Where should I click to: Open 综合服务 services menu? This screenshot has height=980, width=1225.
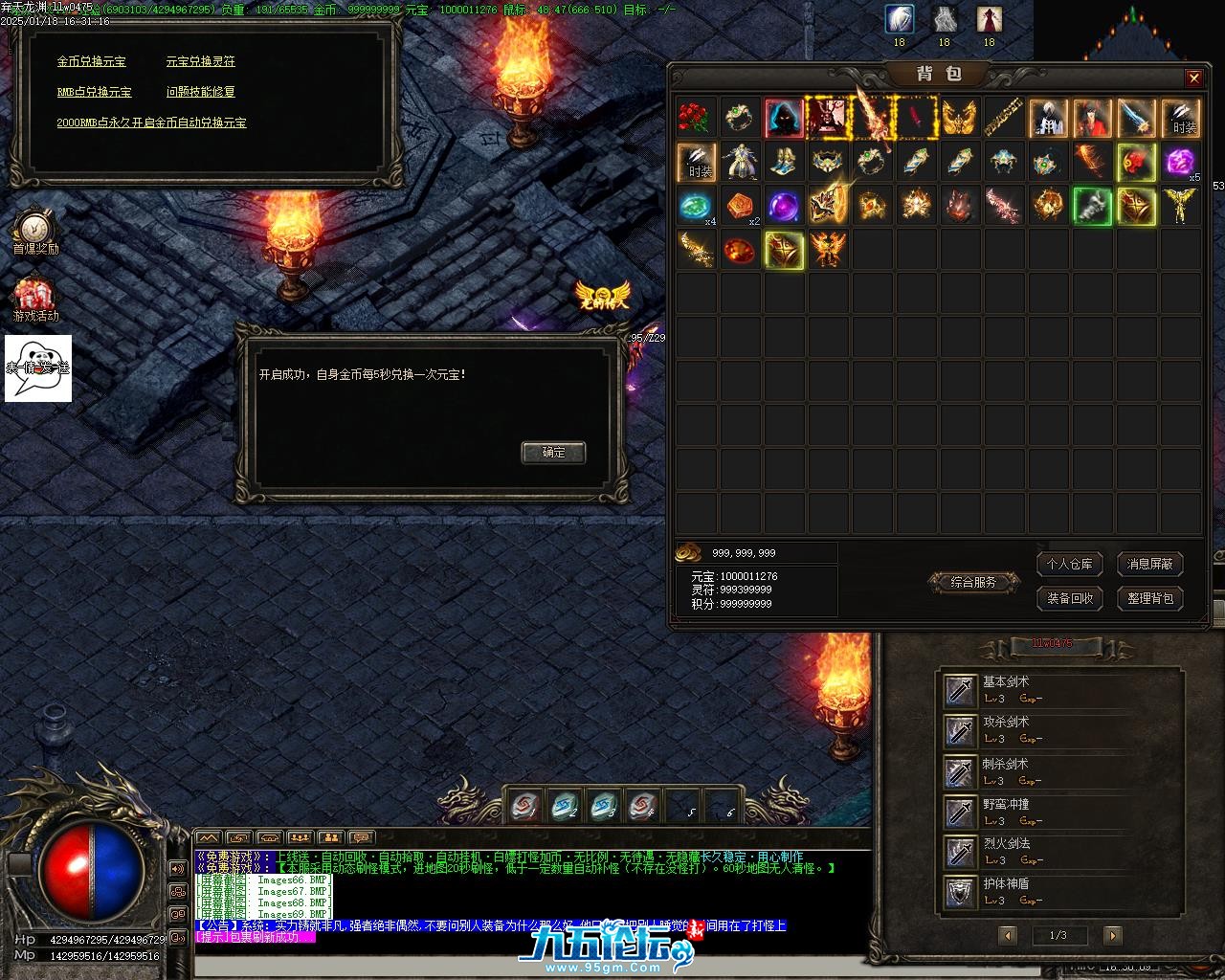(x=973, y=582)
